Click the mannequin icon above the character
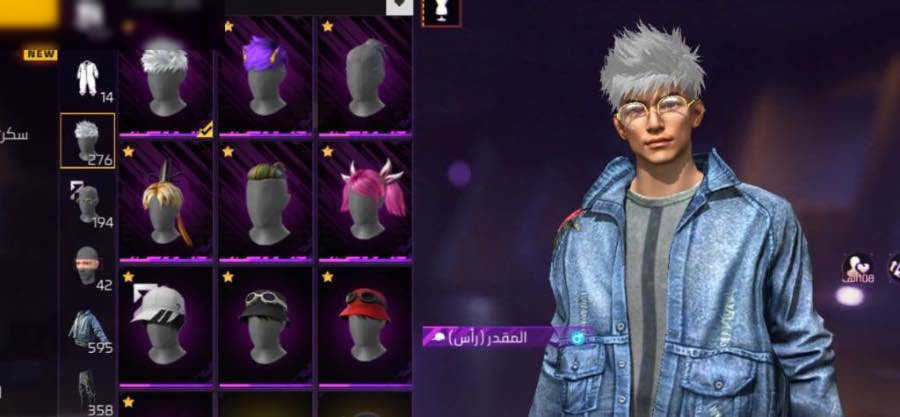The height and width of the screenshot is (417, 900). 440,11
